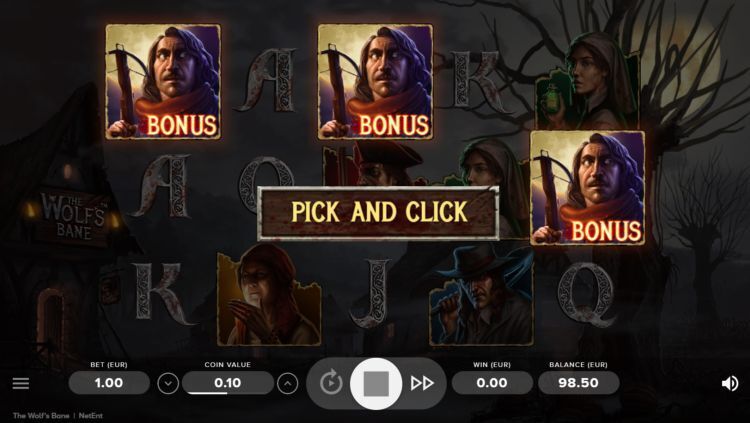Open the autoplay options
750x423 pixels.
click(x=331, y=383)
